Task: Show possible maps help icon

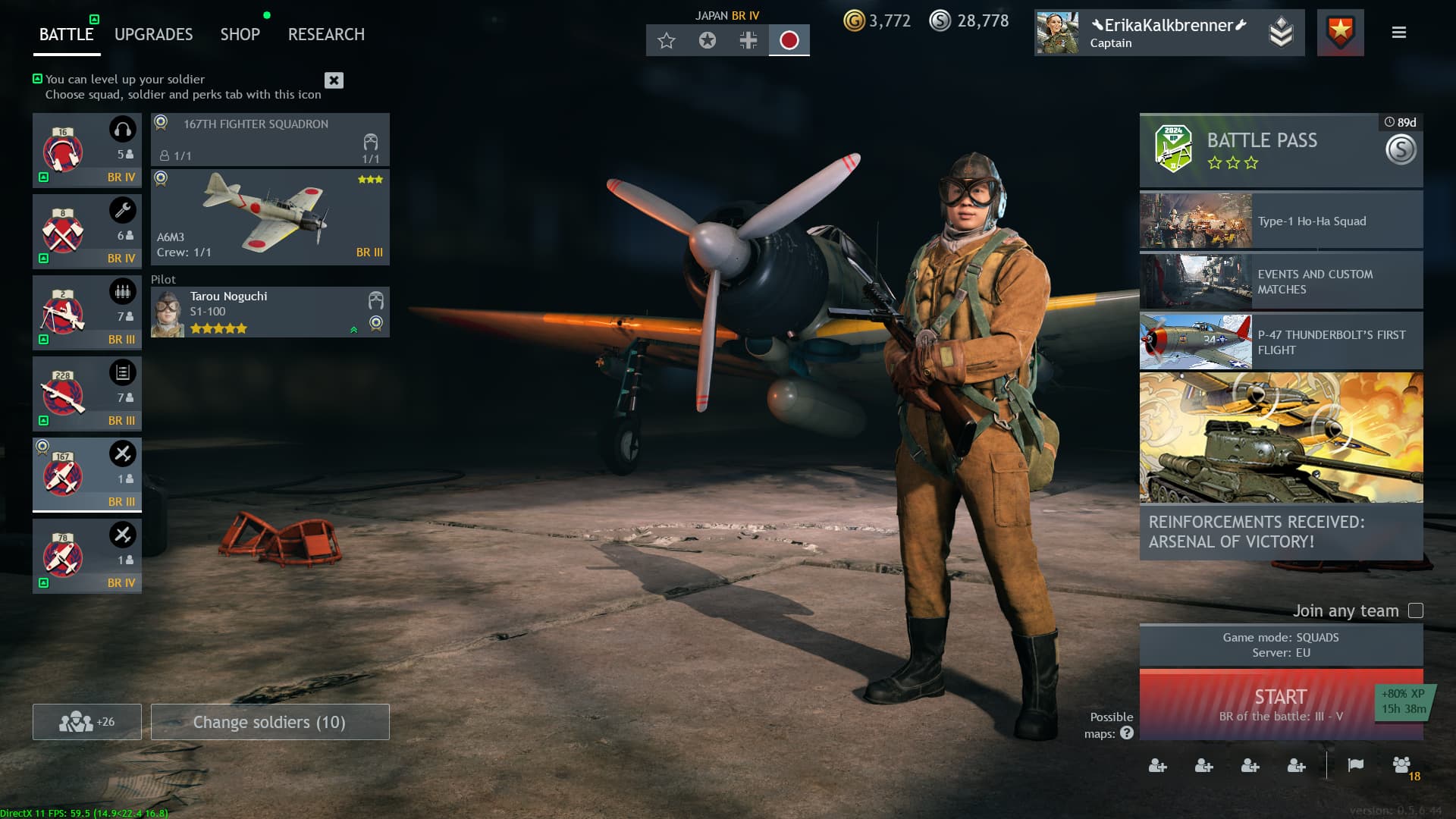Action: pyautogui.click(x=1127, y=733)
